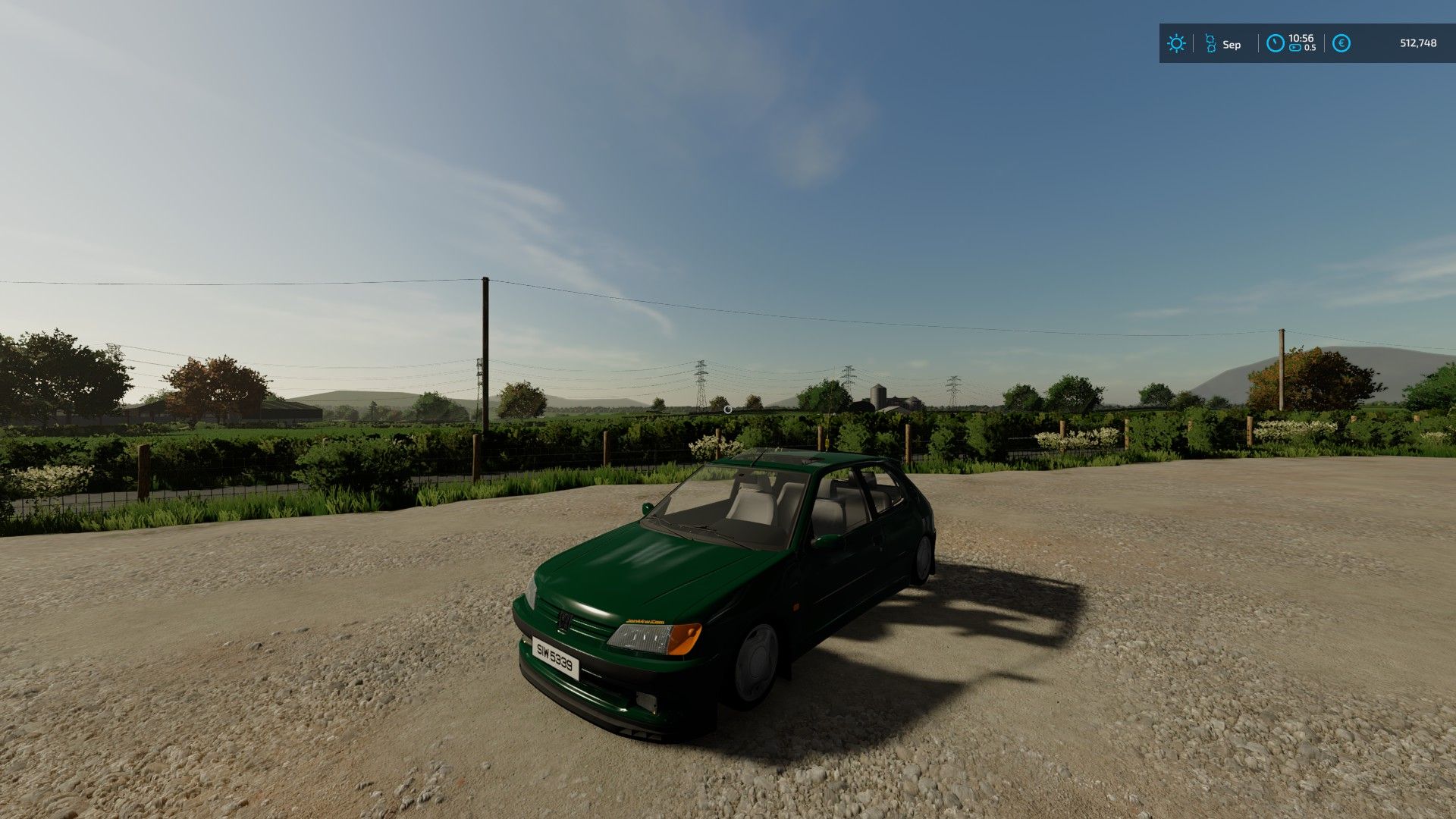The image size is (1456, 819).
Task: Click the Jon44w.Com decal on the hood
Action: tap(646, 621)
